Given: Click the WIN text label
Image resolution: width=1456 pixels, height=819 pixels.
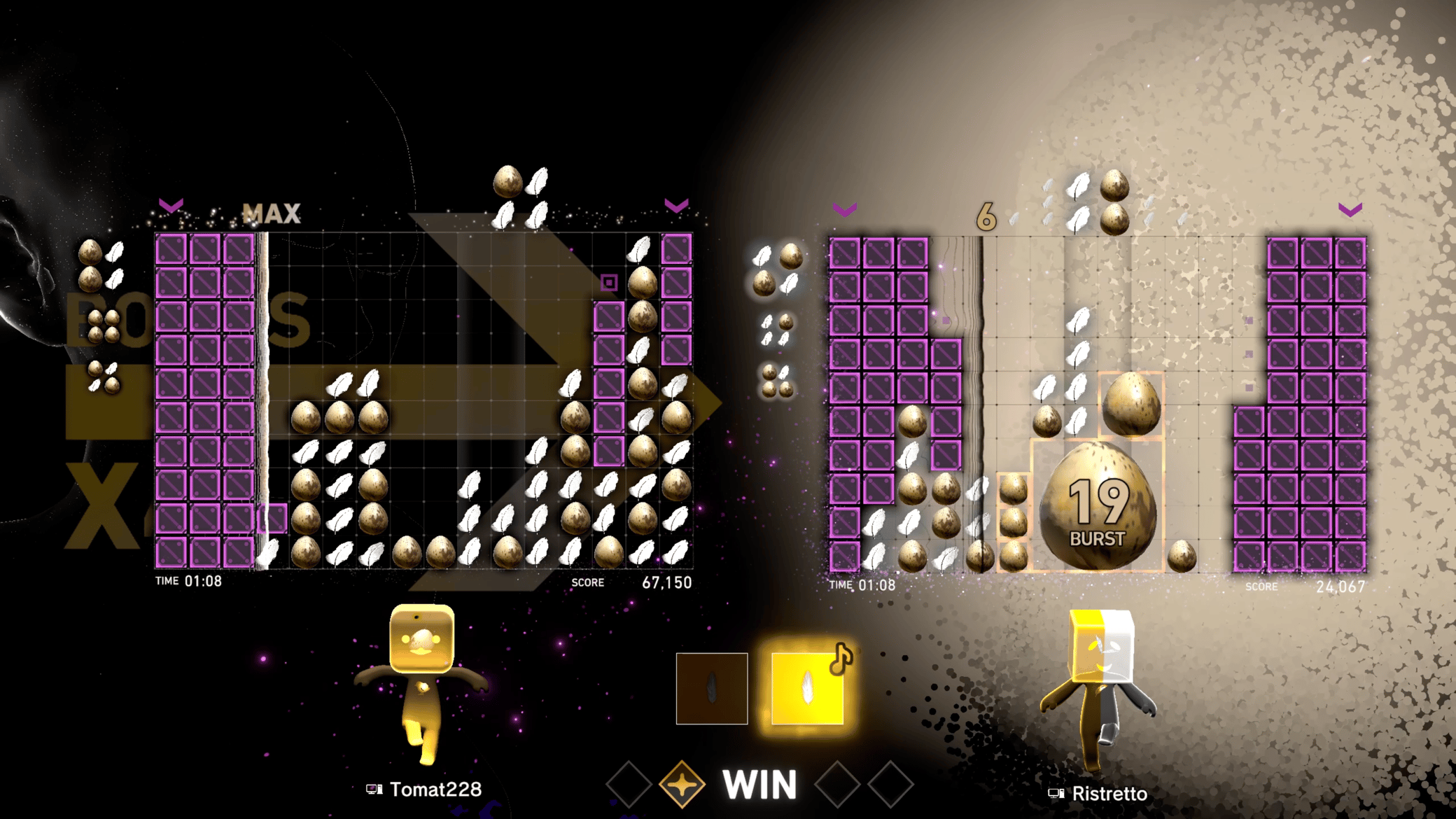Looking at the screenshot, I should pyautogui.click(x=759, y=785).
